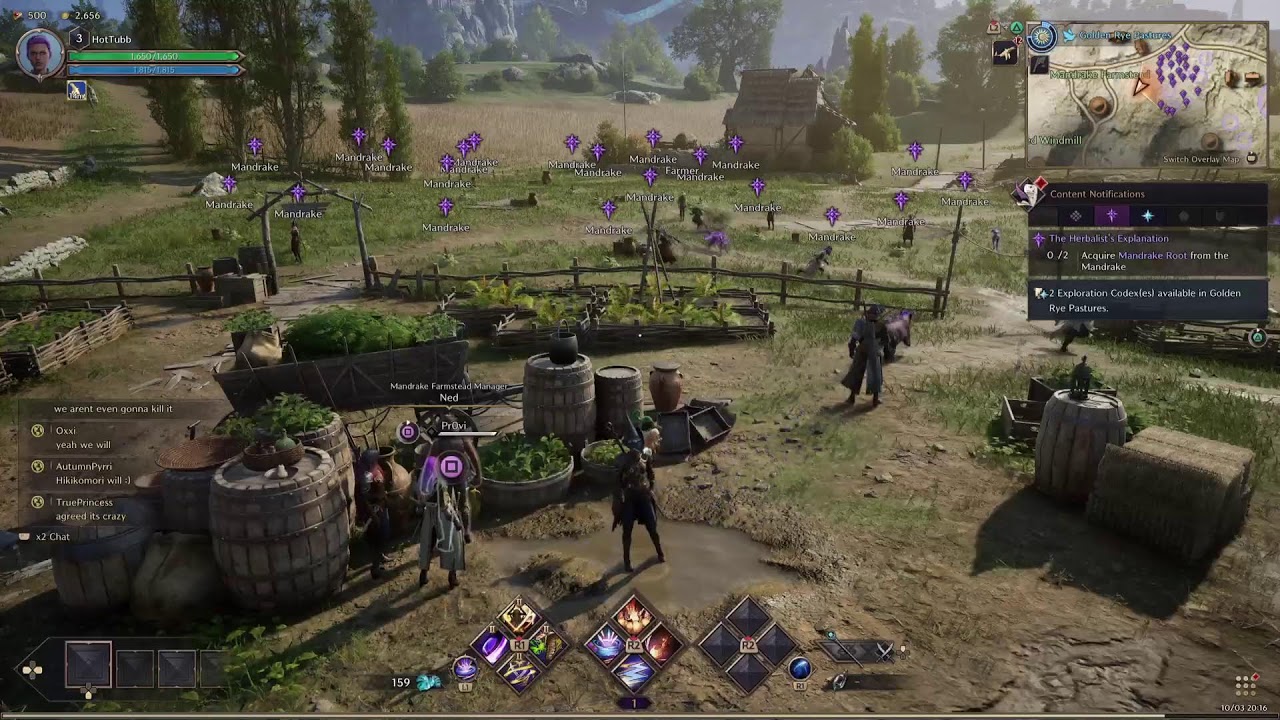This screenshot has width=1280, height=720.
Task: Click the bird icon next to Golden Rye Pastures
Action: (x=1069, y=36)
